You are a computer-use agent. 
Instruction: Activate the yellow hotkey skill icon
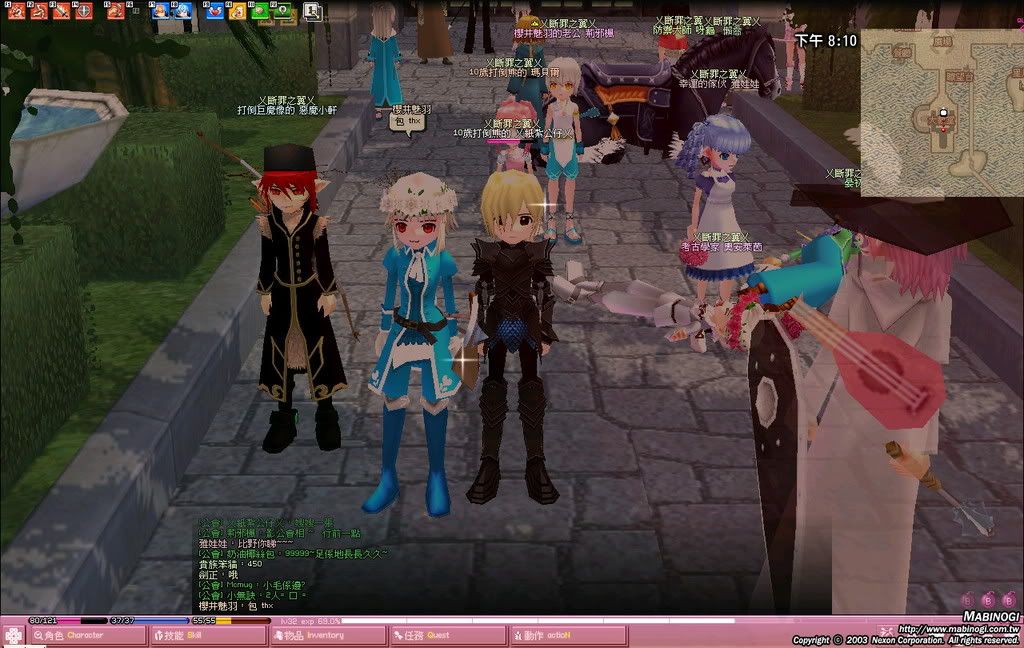click(237, 11)
